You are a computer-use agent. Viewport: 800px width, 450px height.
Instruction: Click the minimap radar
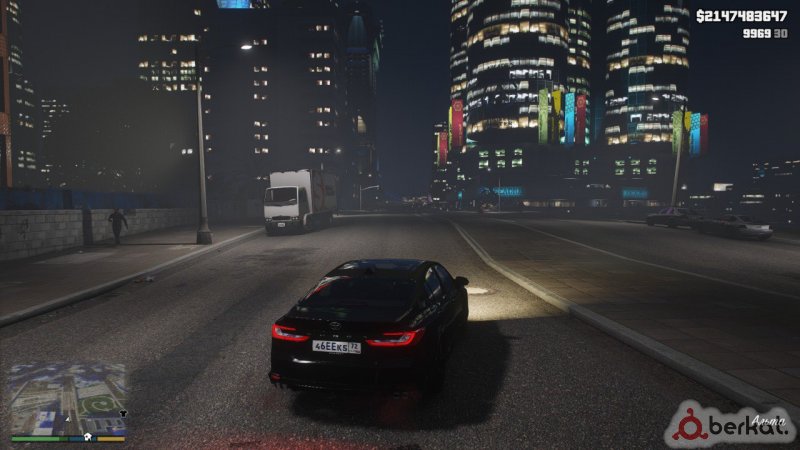pos(68,397)
